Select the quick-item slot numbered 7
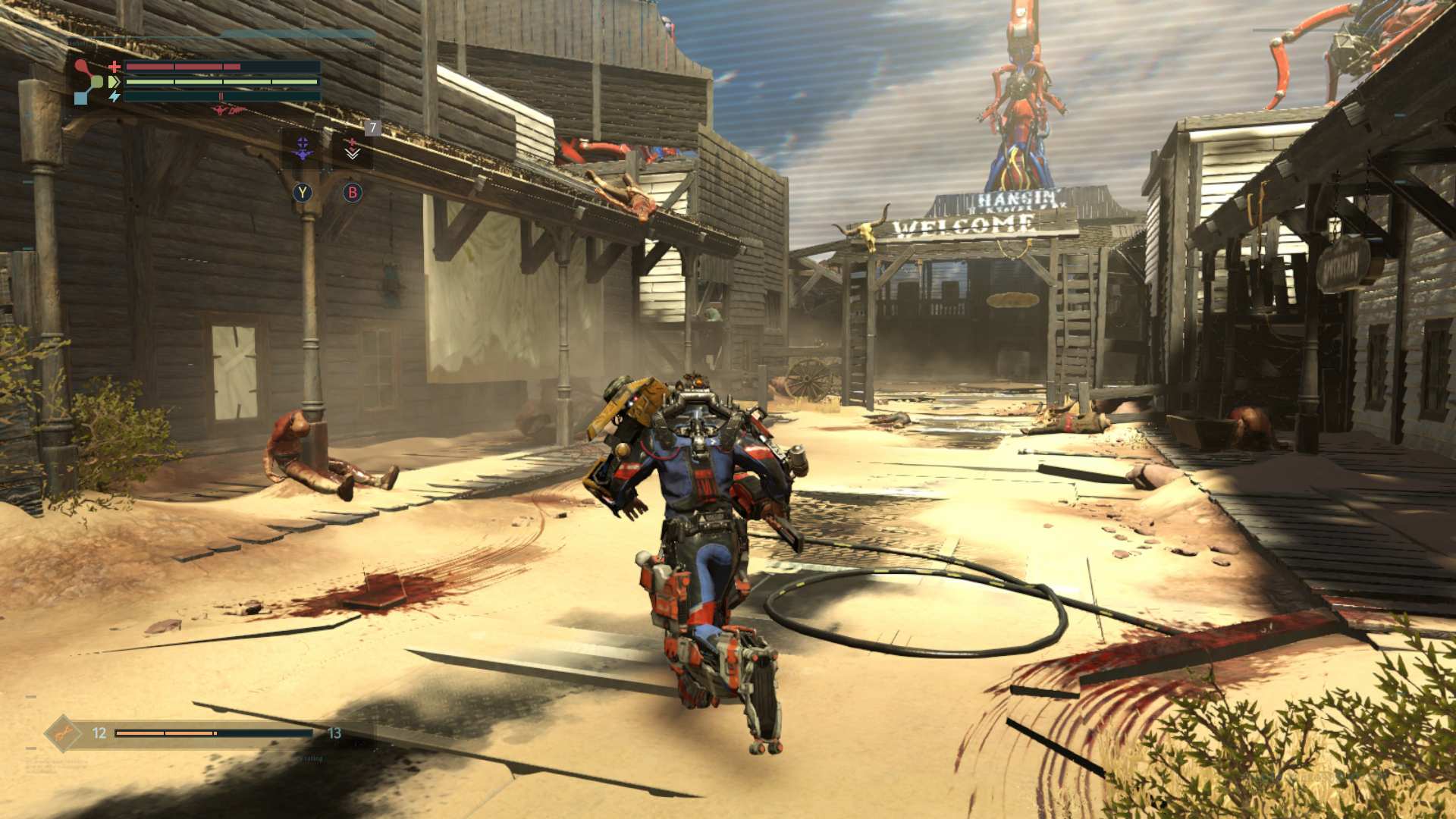Screen dimensions: 1456x819 tap(373, 129)
